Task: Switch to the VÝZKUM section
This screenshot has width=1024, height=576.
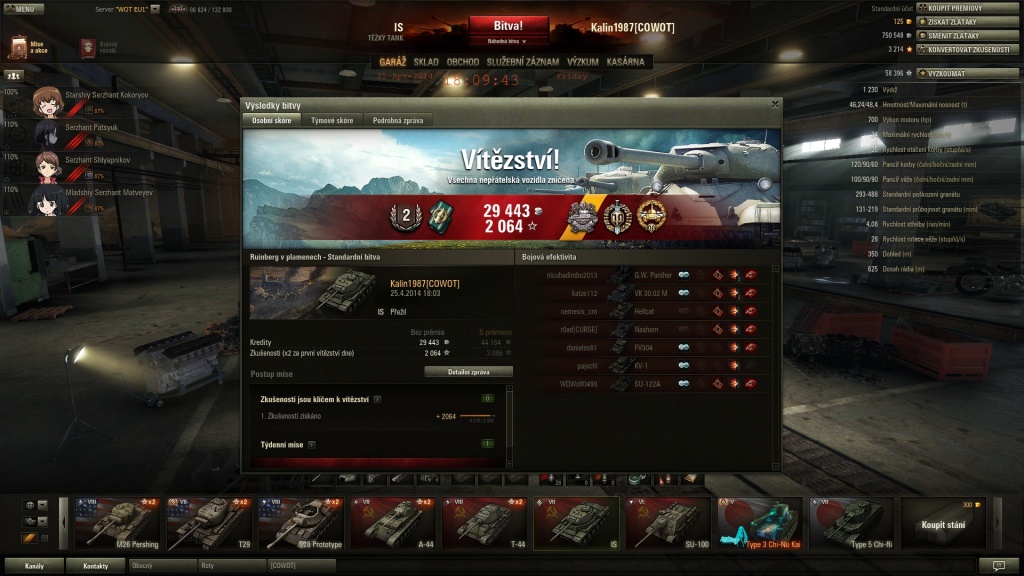Action: pos(582,62)
